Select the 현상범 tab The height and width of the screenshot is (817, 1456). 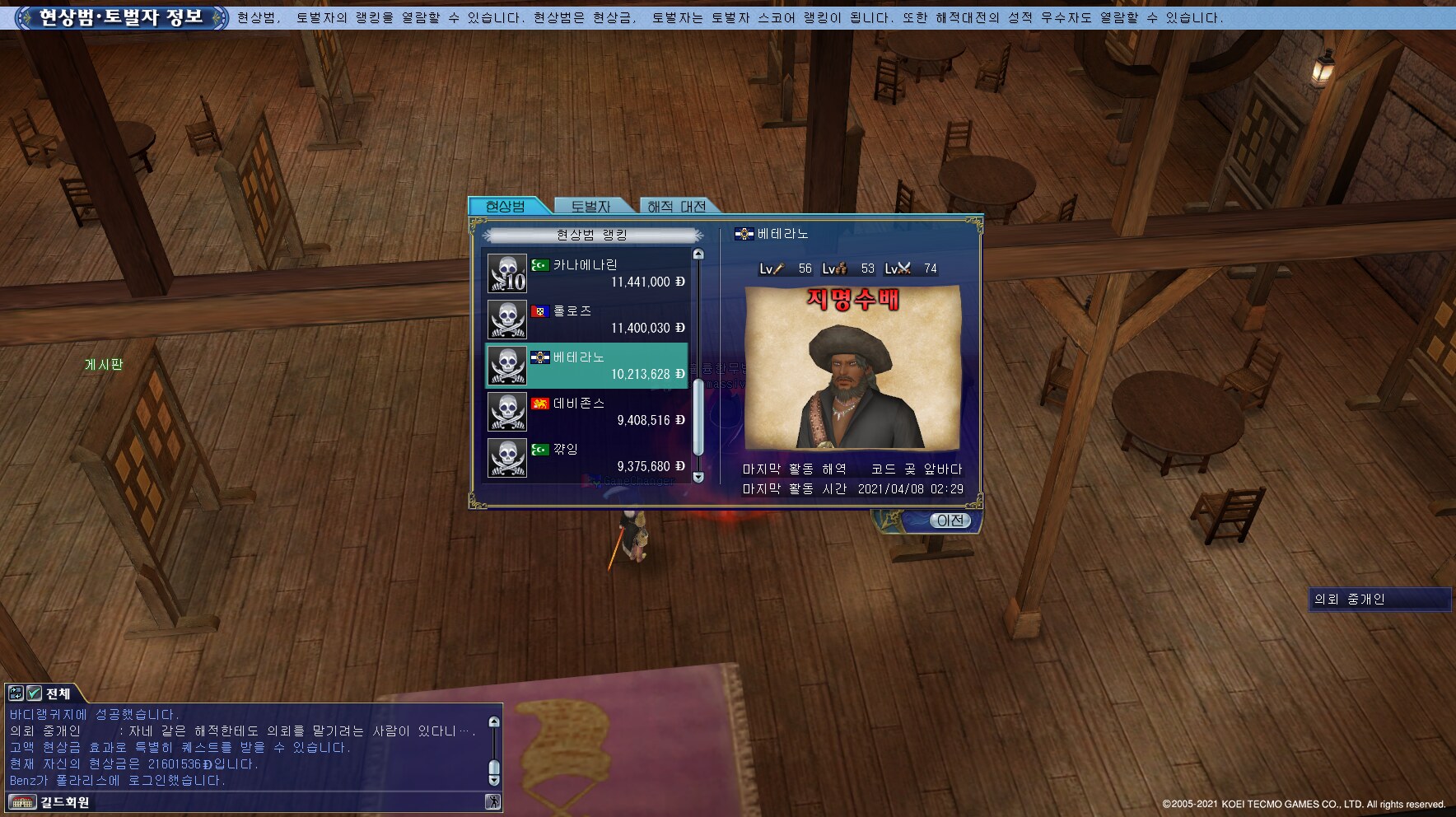coord(506,206)
